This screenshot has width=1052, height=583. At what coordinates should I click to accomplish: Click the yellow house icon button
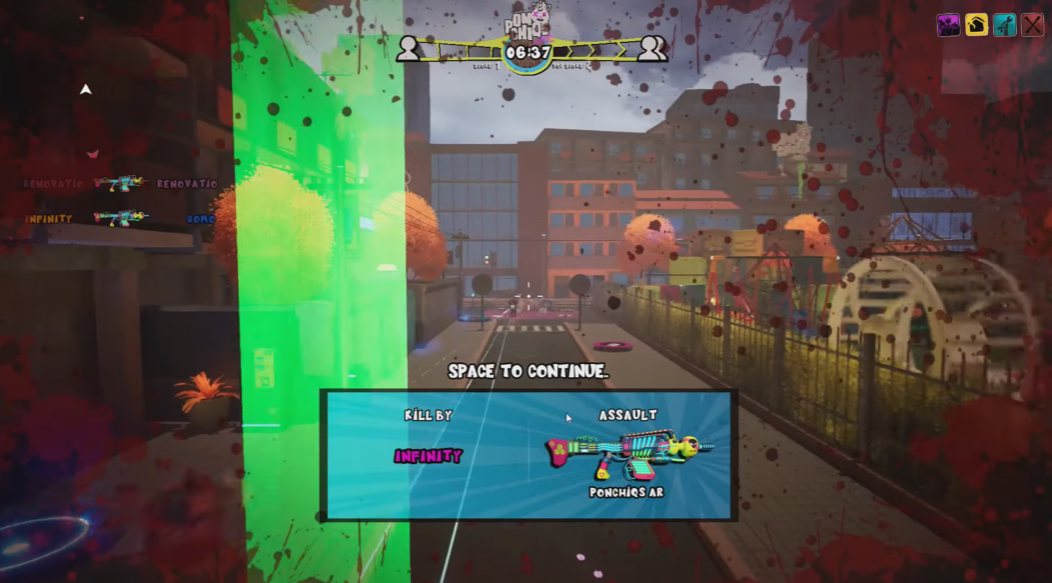click(976, 25)
